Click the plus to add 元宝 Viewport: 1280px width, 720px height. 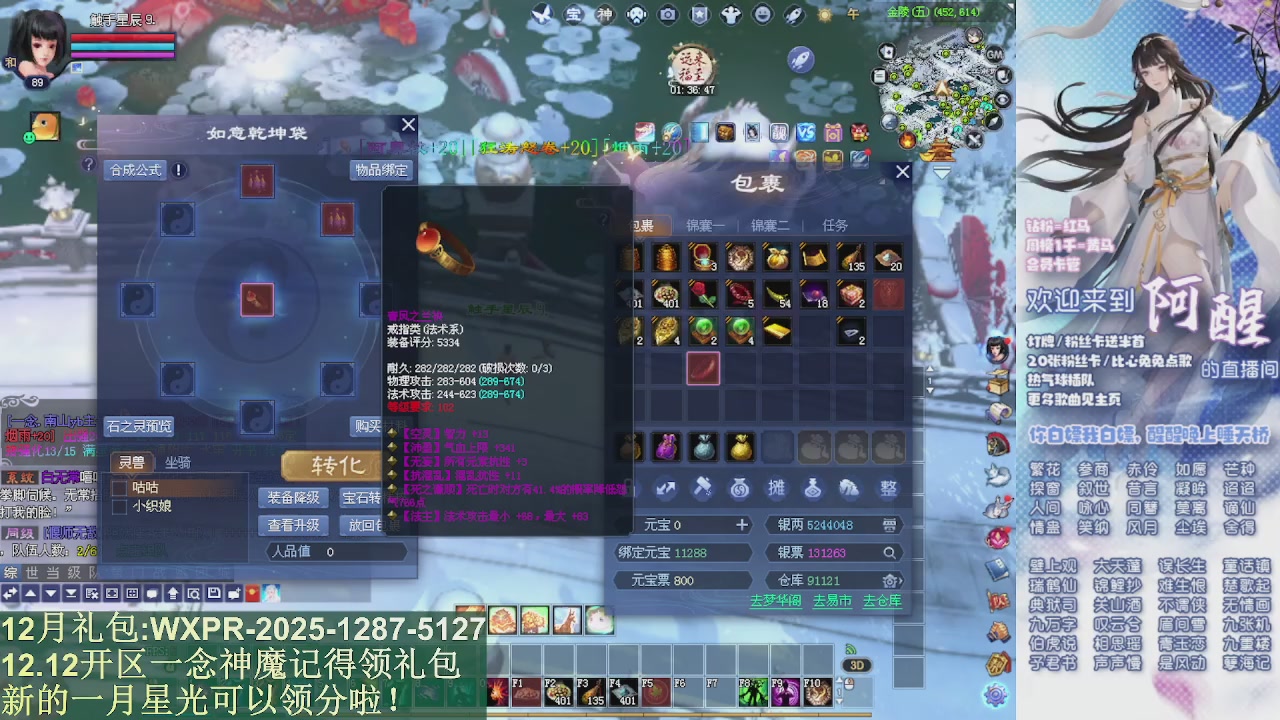tap(742, 525)
